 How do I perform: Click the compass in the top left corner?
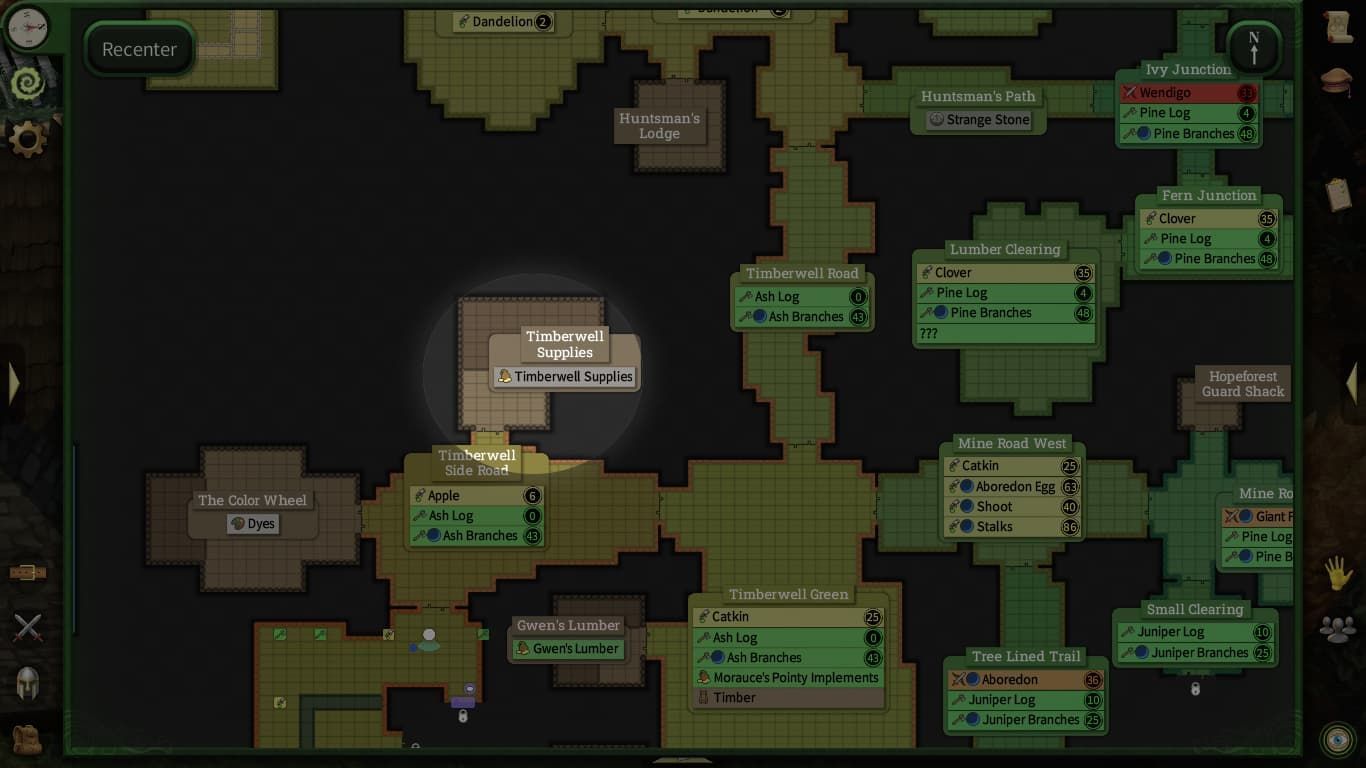[x=27, y=28]
